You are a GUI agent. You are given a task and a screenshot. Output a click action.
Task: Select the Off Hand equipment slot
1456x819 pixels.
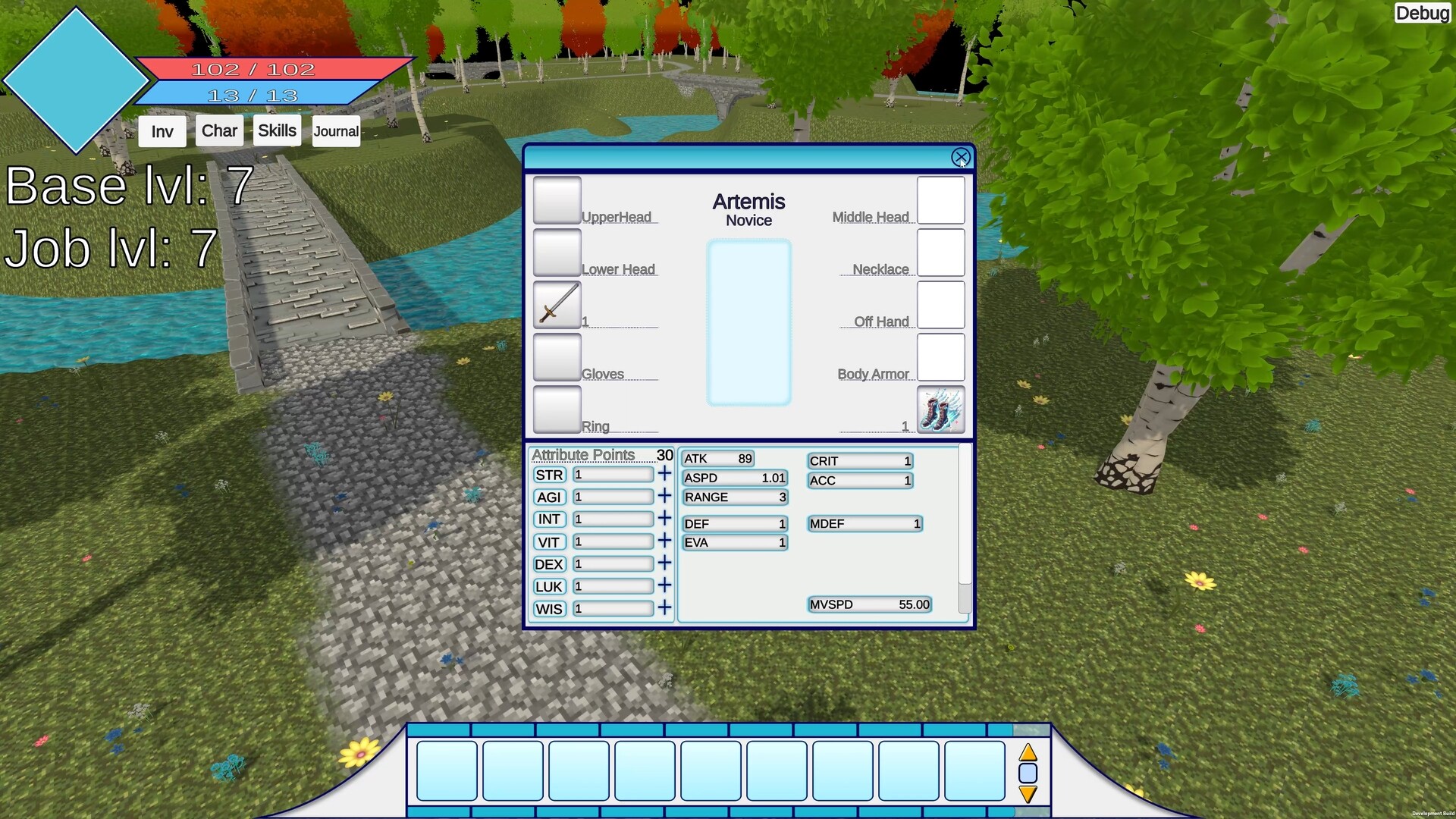[x=940, y=305]
